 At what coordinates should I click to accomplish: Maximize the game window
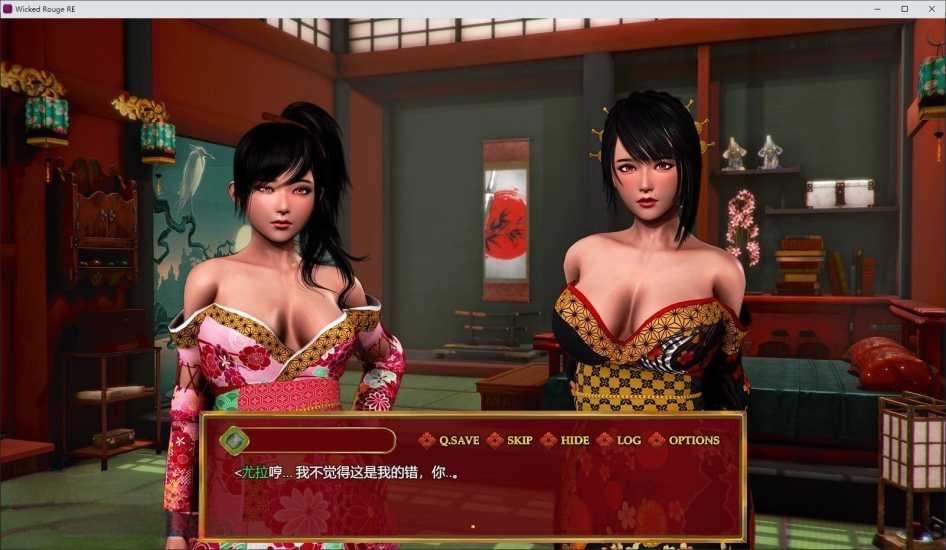(x=904, y=9)
